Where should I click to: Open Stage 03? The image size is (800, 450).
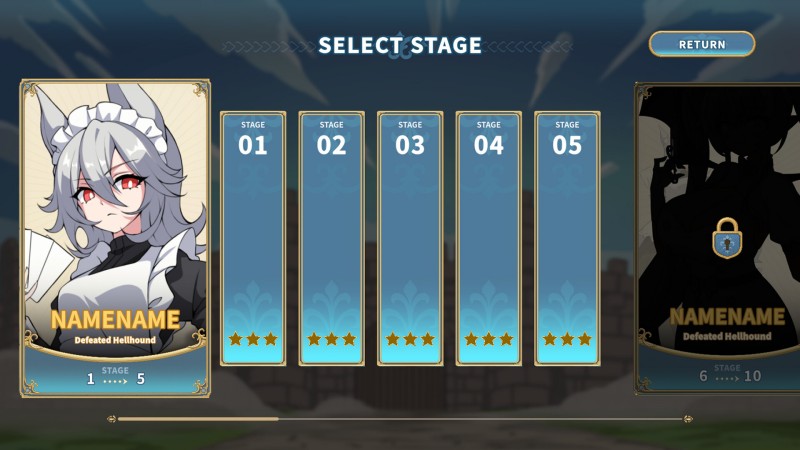point(410,238)
